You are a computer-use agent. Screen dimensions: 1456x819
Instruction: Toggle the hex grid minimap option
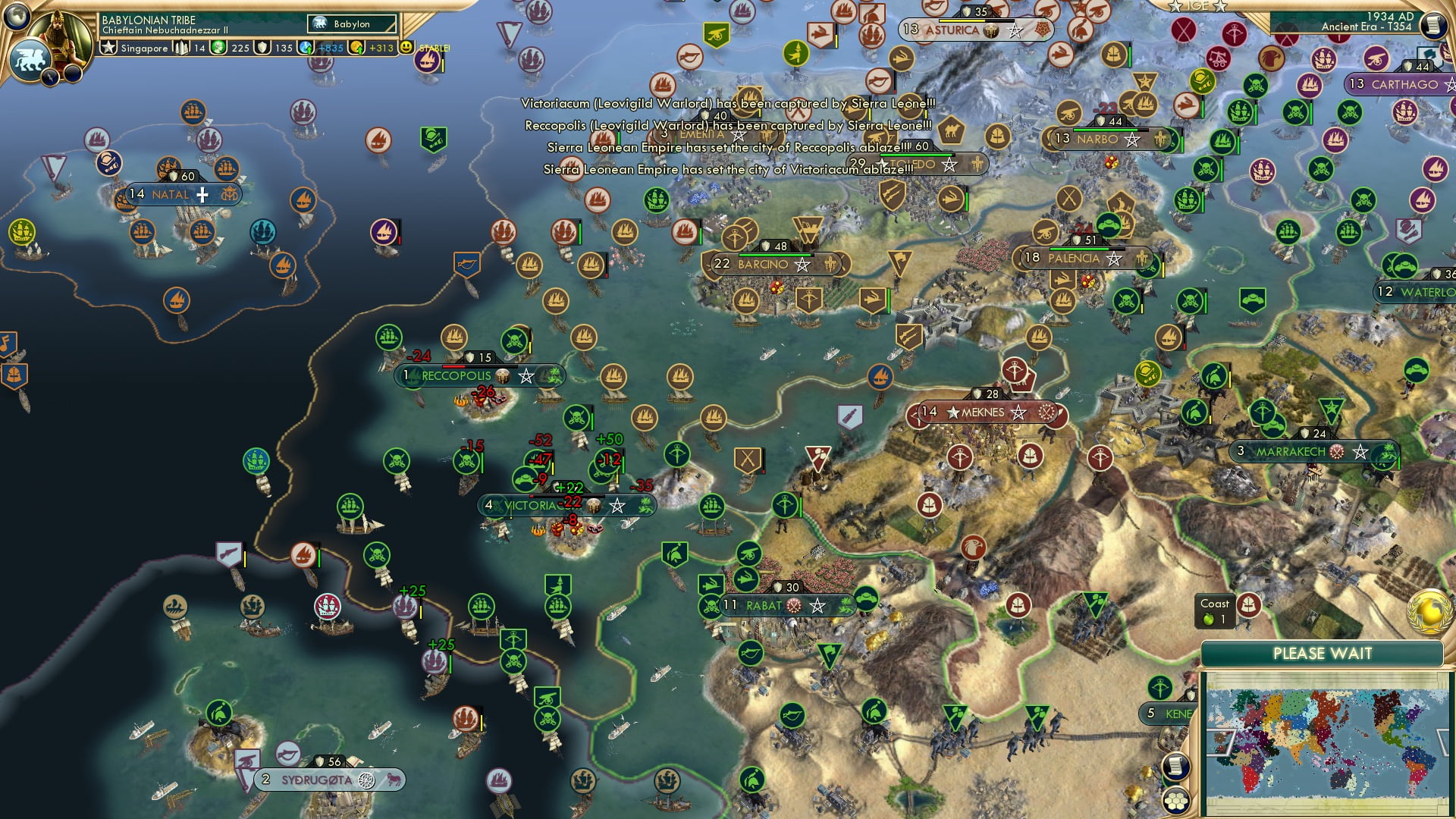[x=1175, y=801]
